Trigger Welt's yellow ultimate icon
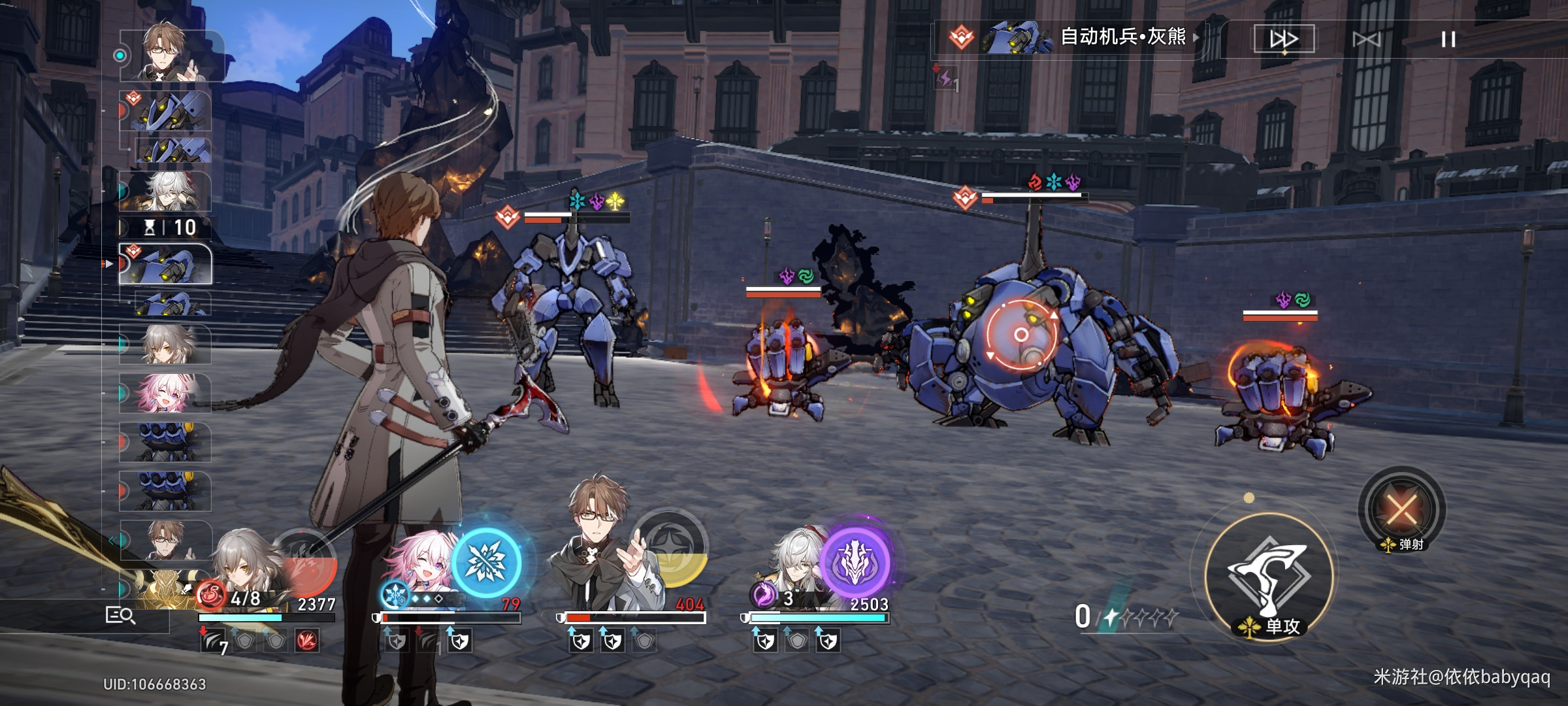 pos(671,546)
